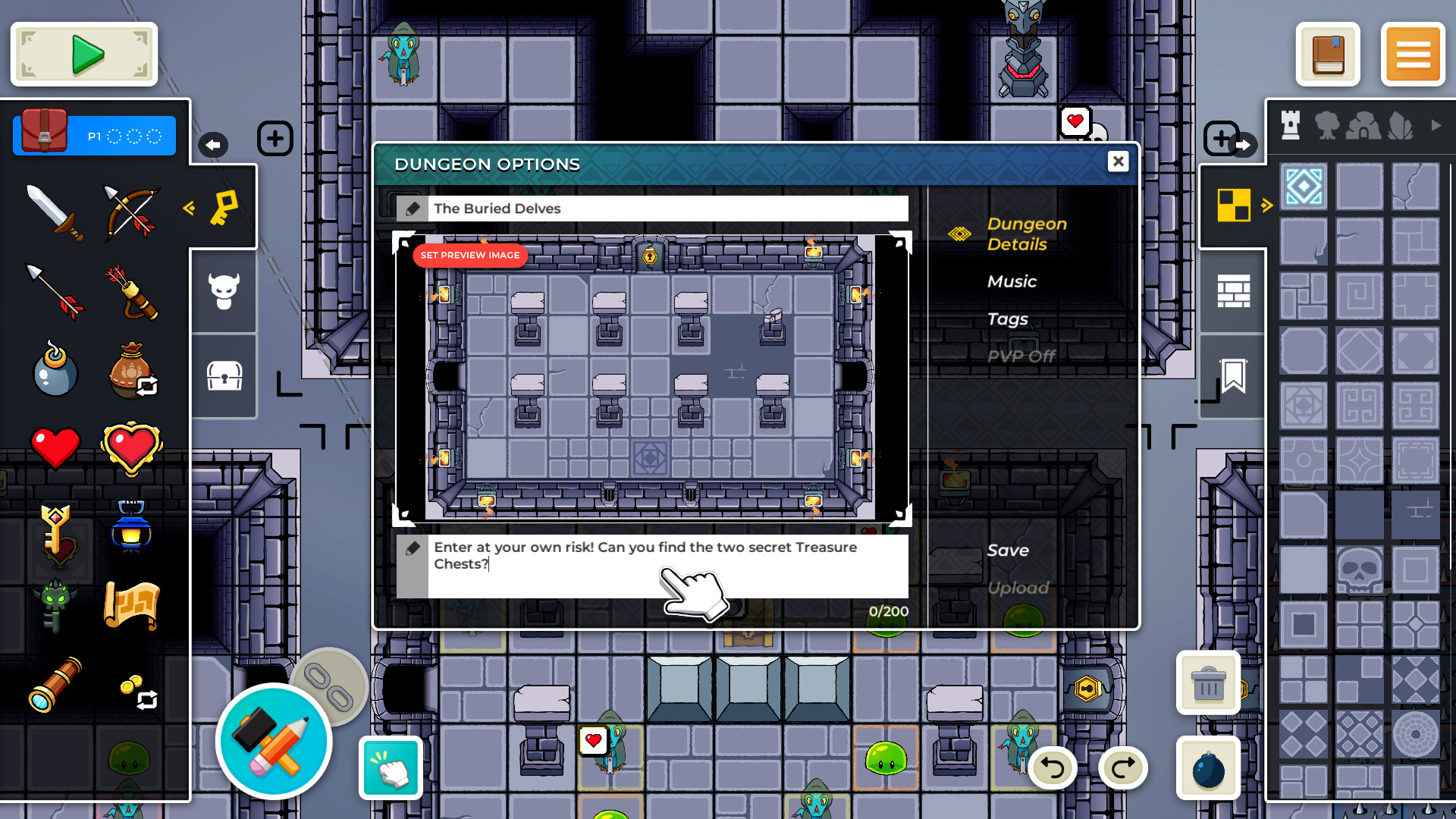This screenshot has width=1456, height=819.
Task: Click the trash can delete tool
Action: [x=1207, y=683]
